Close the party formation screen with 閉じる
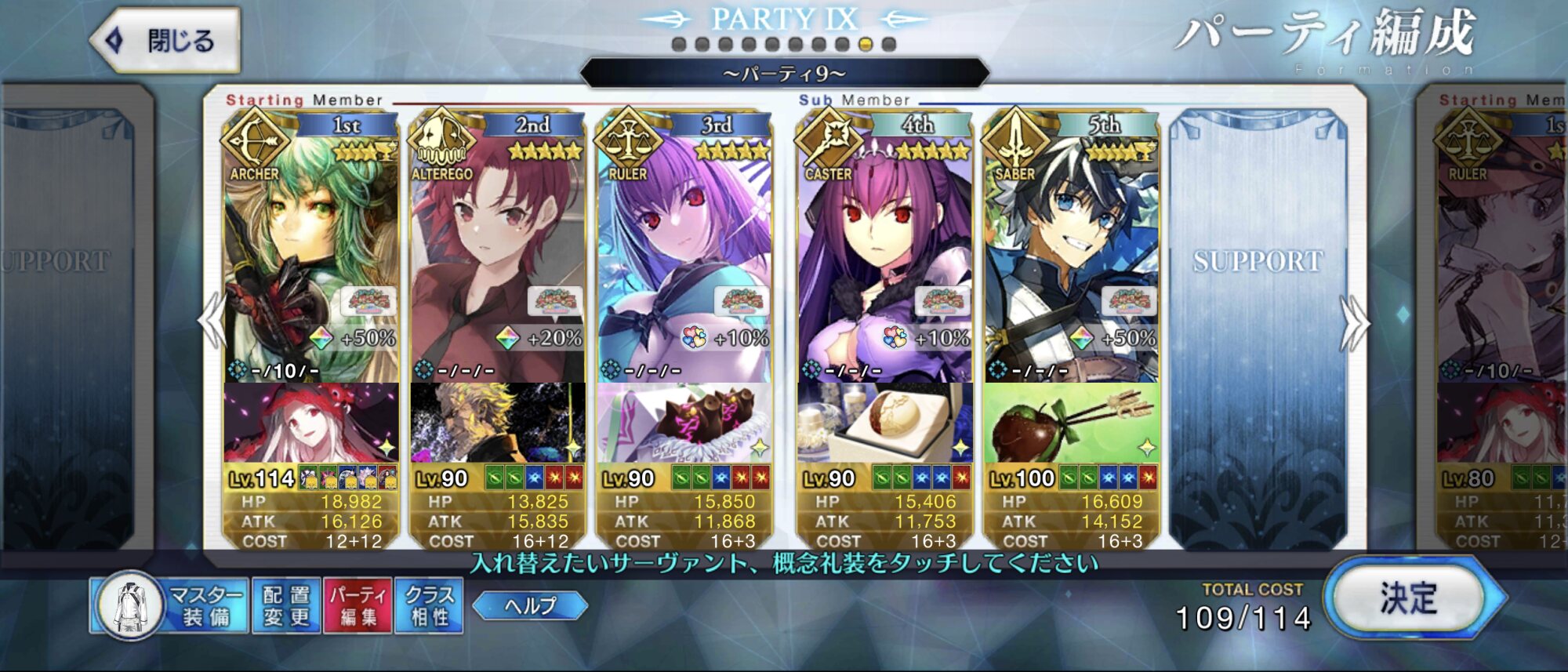The width and height of the screenshot is (1568, 672). coord(166,41)
